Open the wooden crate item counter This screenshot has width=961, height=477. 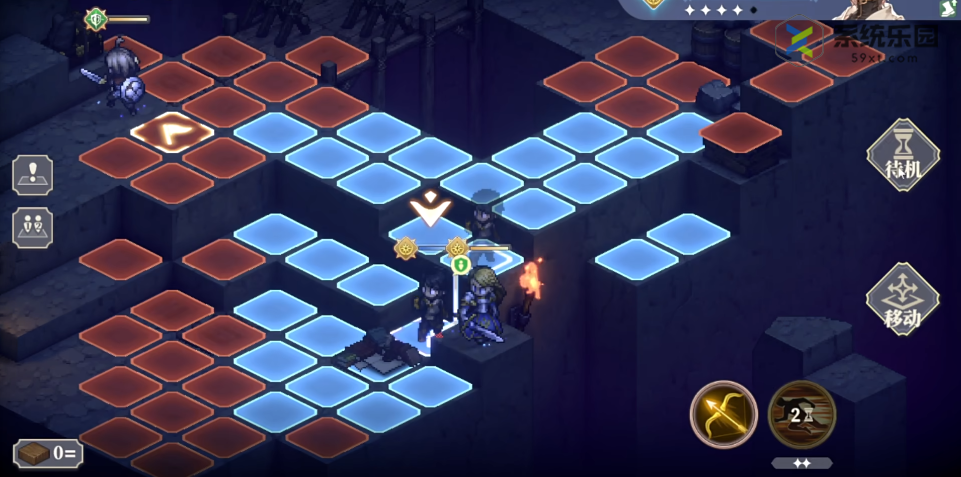[x=47, y=453]
